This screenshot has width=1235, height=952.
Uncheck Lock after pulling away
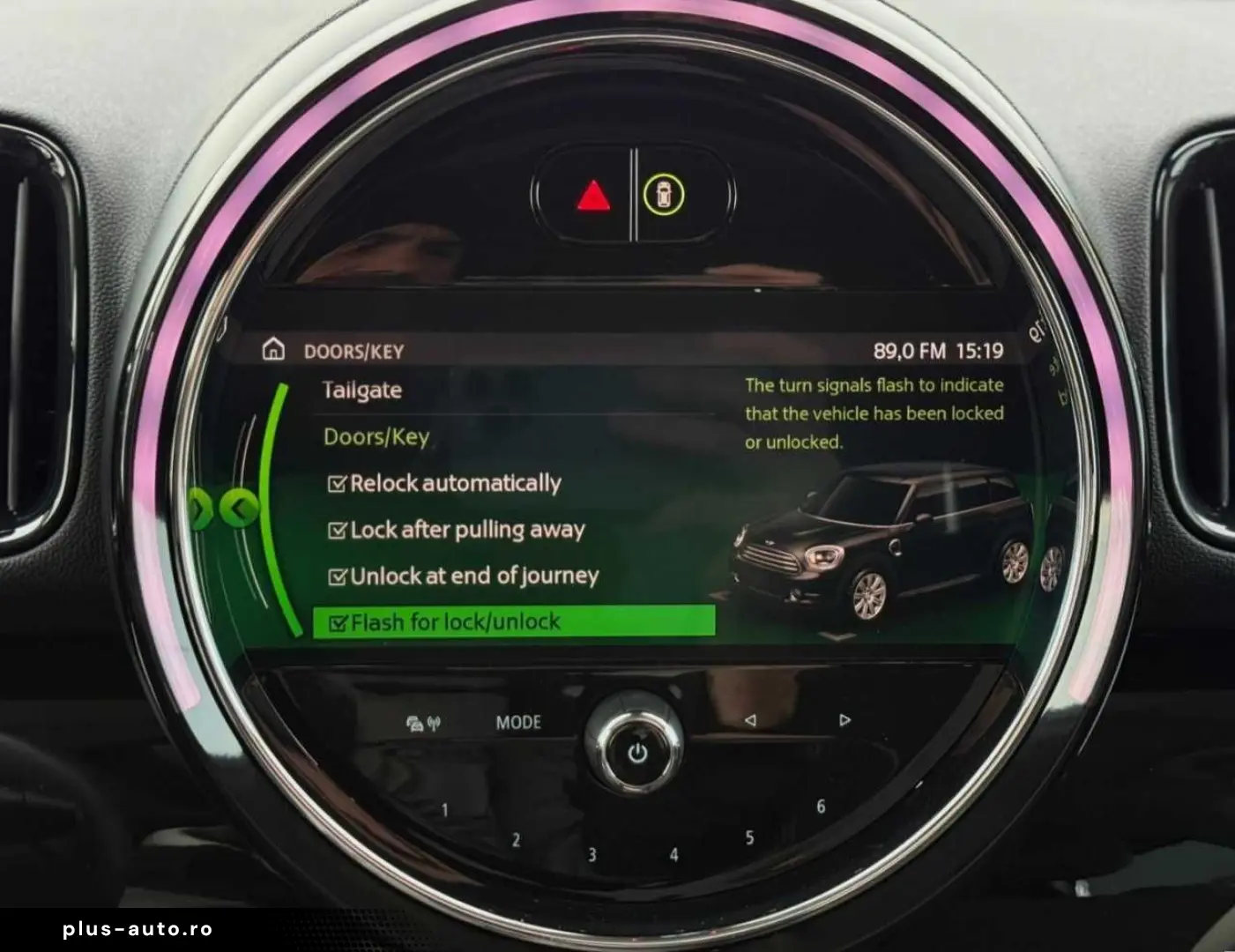337,531
